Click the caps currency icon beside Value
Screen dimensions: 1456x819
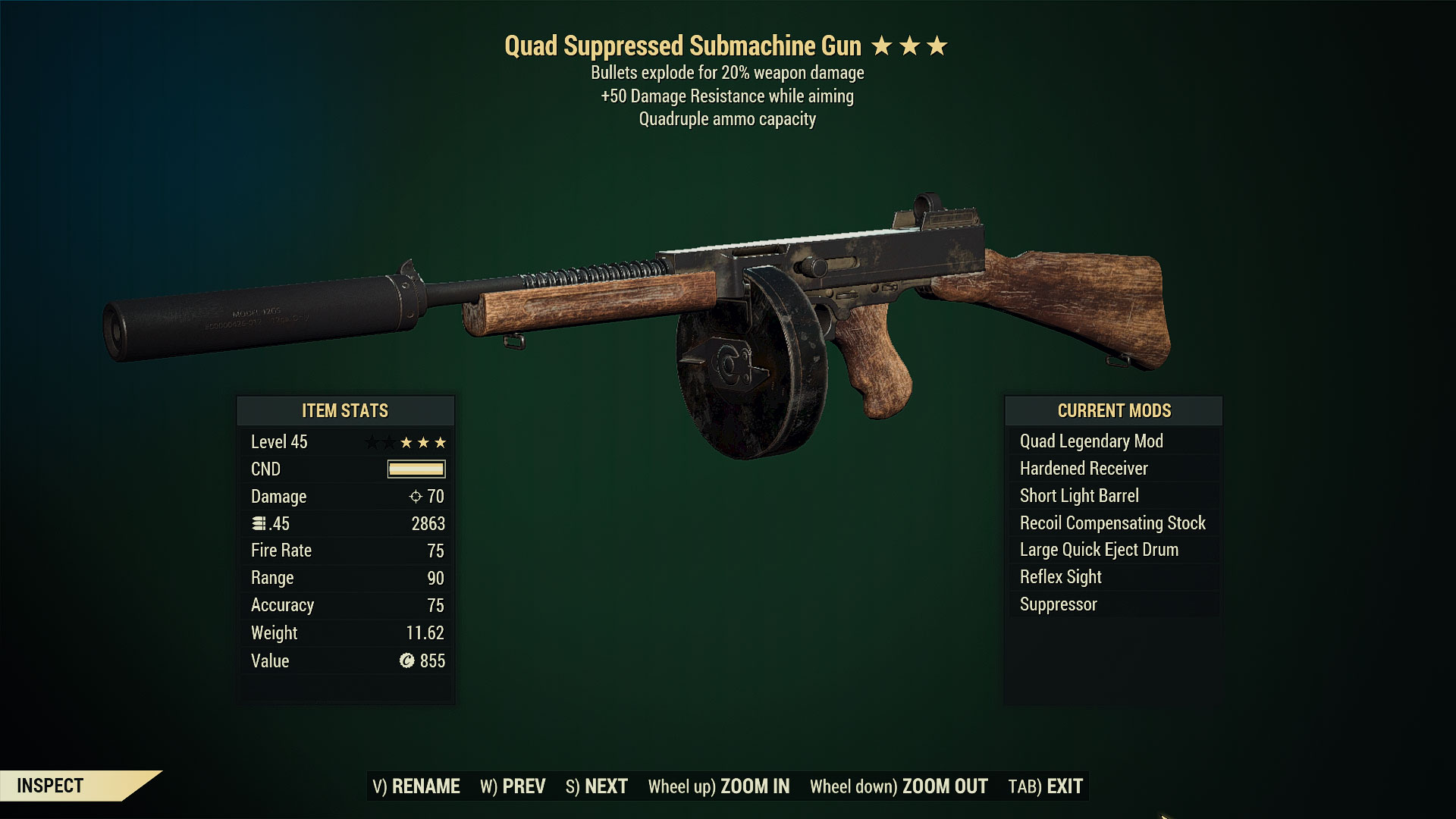click(x=409, y=661)
